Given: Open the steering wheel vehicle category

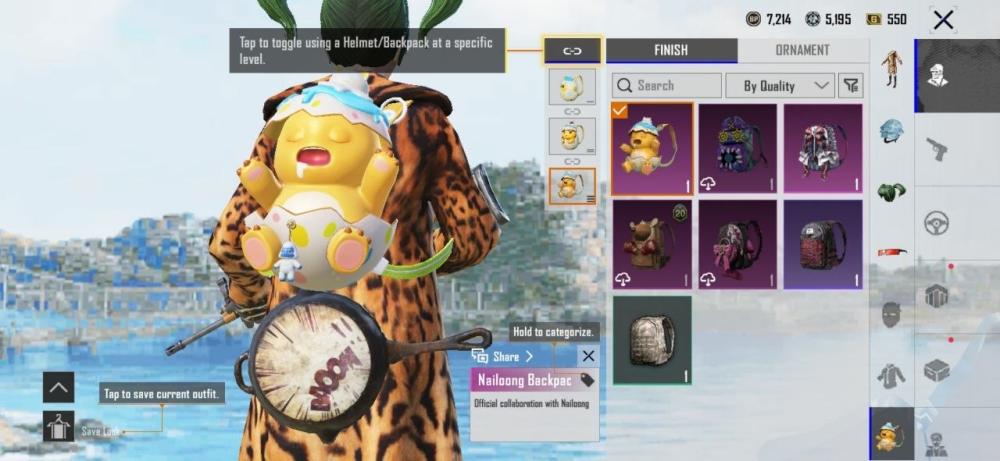Looking at the screenshot, I should pos(937,223).
